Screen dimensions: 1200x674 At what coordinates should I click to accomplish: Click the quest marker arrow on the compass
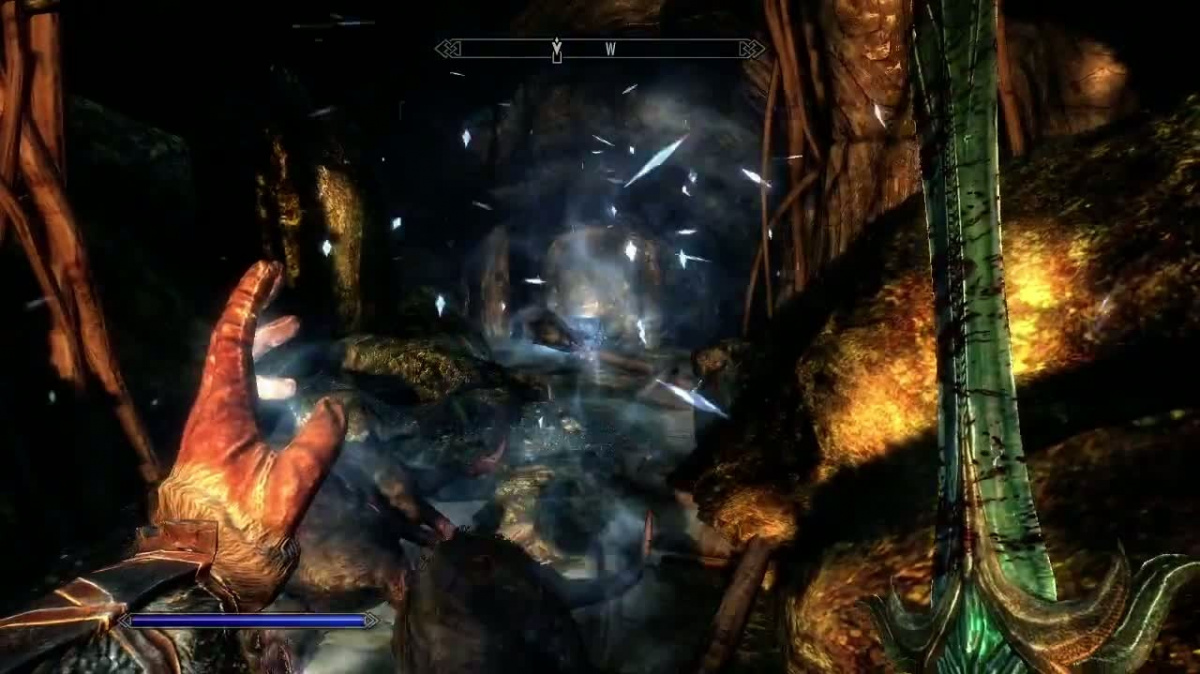click(x=557, y=48)
